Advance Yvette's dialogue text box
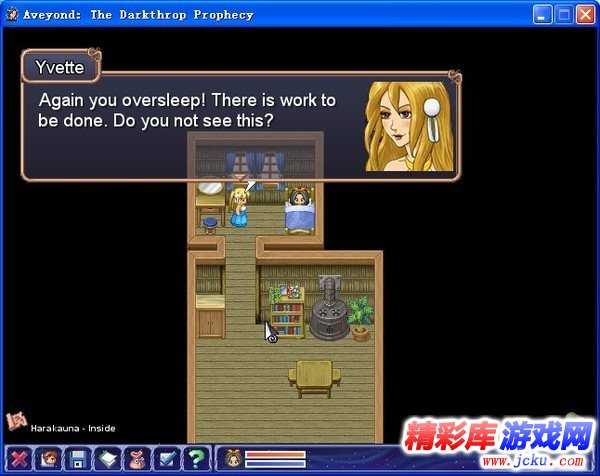The height and width of the screenshot is (476, 600). [240, 124]
